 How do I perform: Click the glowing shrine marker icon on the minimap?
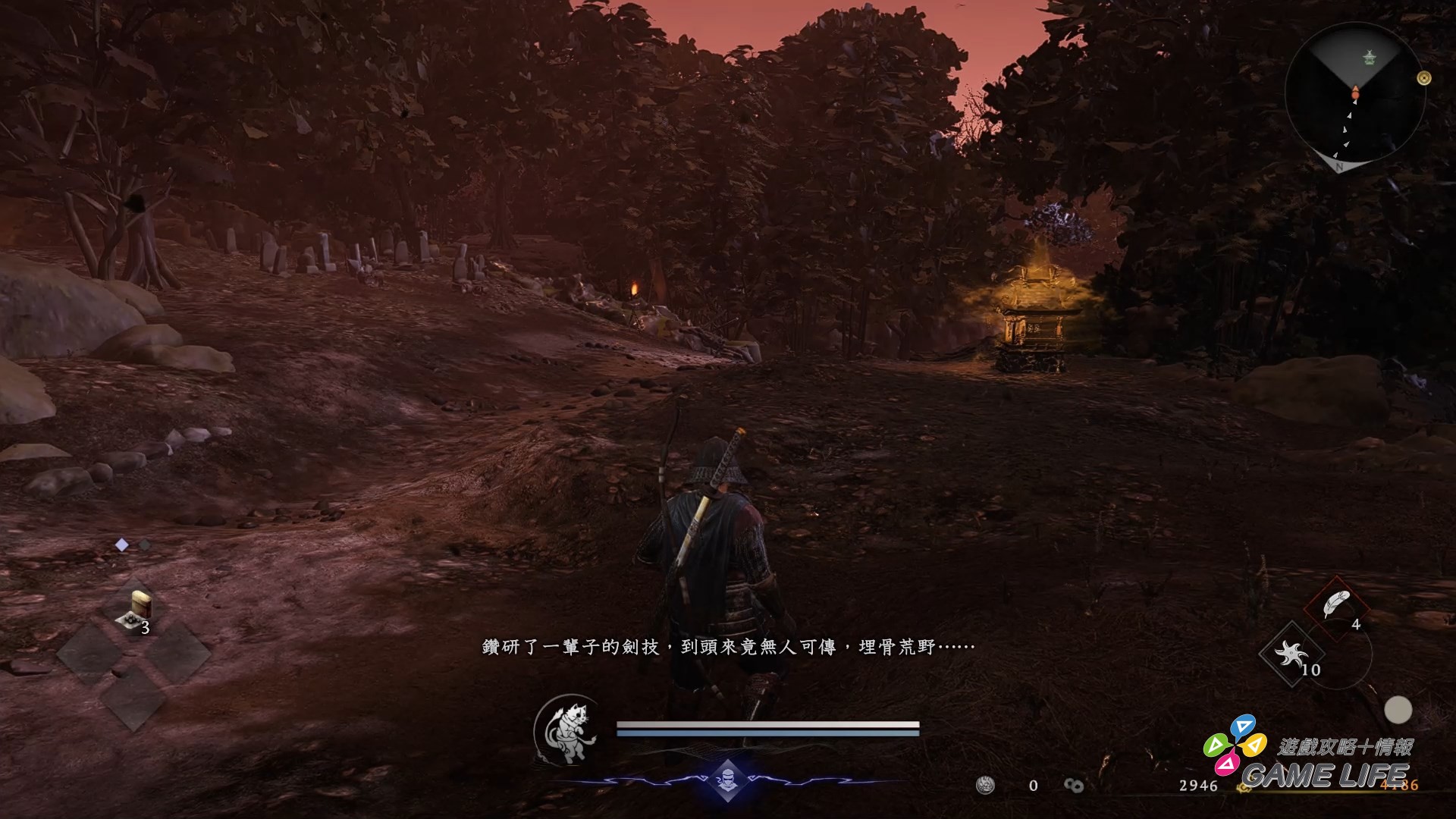tap(1369, 58)
